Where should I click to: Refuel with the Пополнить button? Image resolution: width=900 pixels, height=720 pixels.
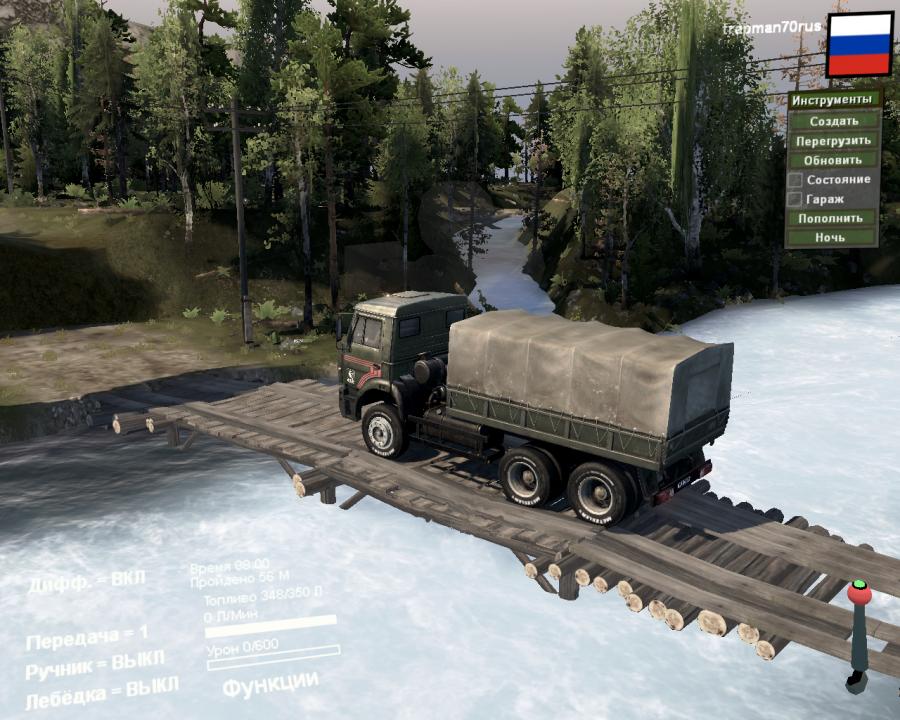coord(834,218)
